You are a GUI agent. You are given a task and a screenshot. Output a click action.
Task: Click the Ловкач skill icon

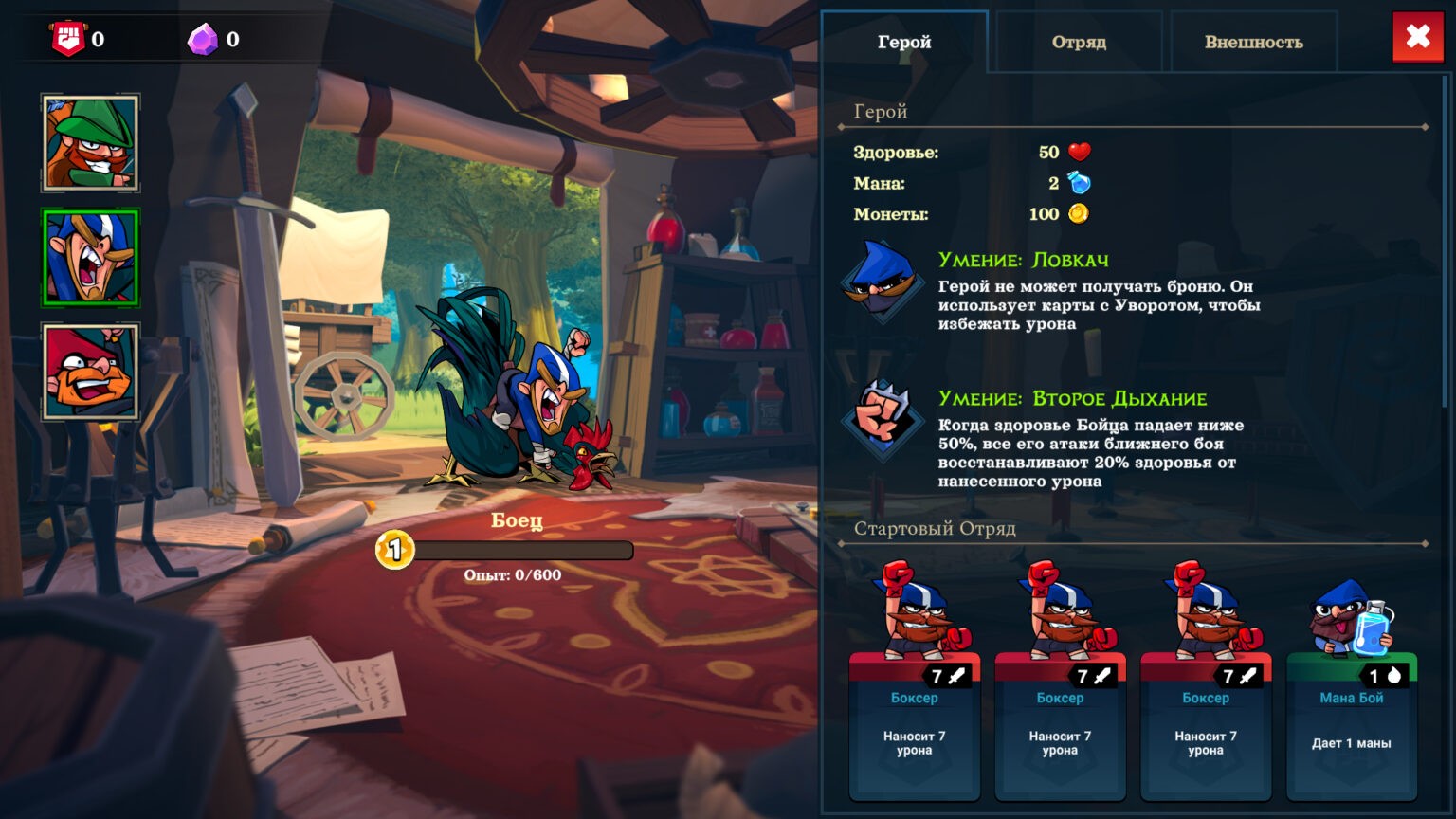click(882, 282)
